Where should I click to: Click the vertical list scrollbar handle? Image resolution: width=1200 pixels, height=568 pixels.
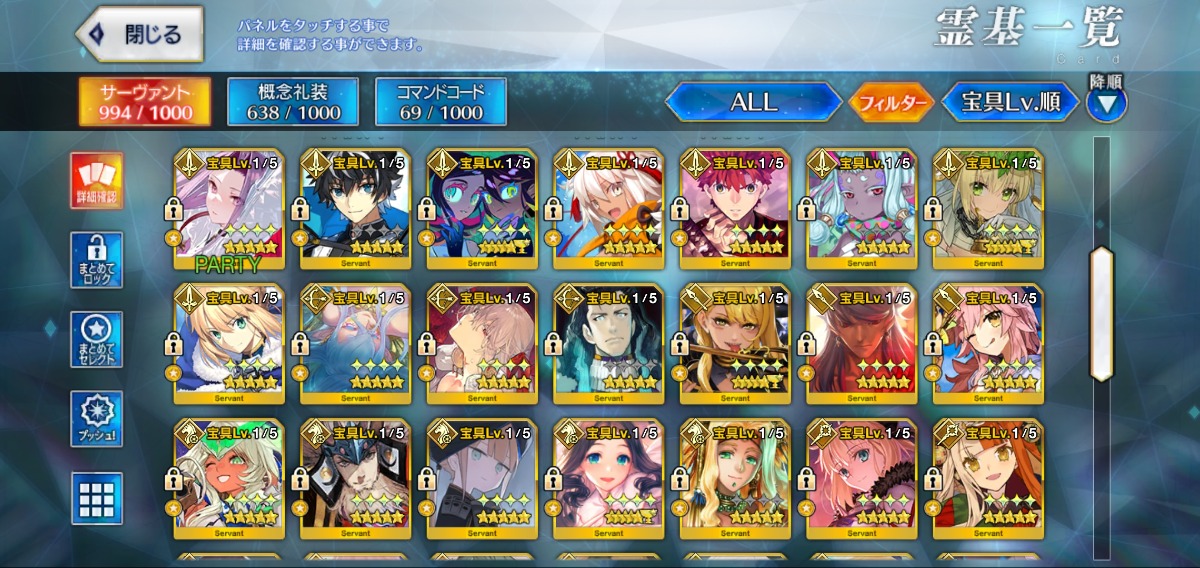tap(1101, 313)
